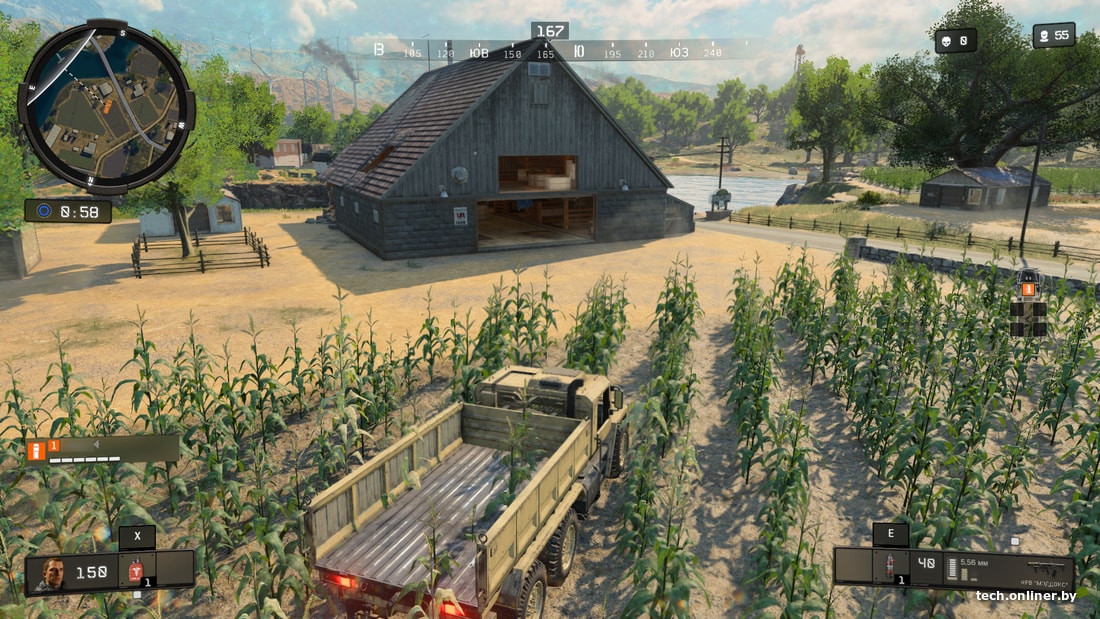Click the compass heading bar
This screenshot has width=1100, height=619.
click(x=550, y=50)
